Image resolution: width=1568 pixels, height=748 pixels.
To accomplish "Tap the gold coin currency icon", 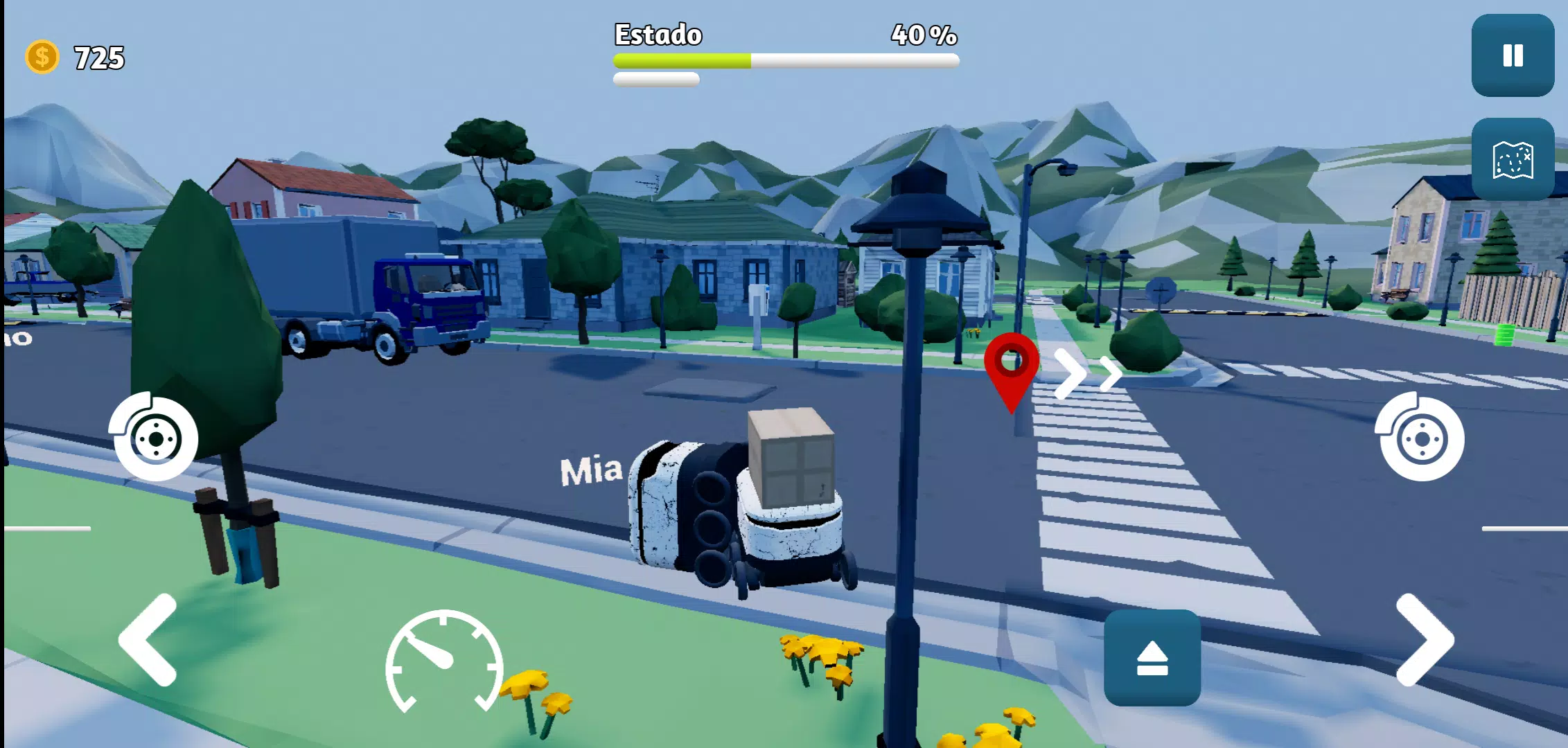I will coord(42,57).
